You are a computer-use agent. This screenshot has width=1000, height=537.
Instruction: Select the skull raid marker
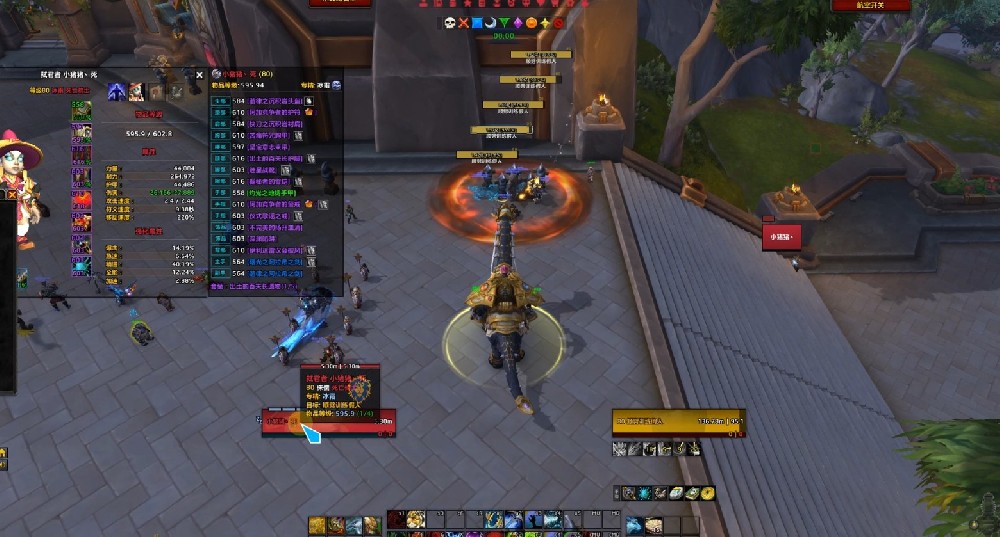pos(450,22)
